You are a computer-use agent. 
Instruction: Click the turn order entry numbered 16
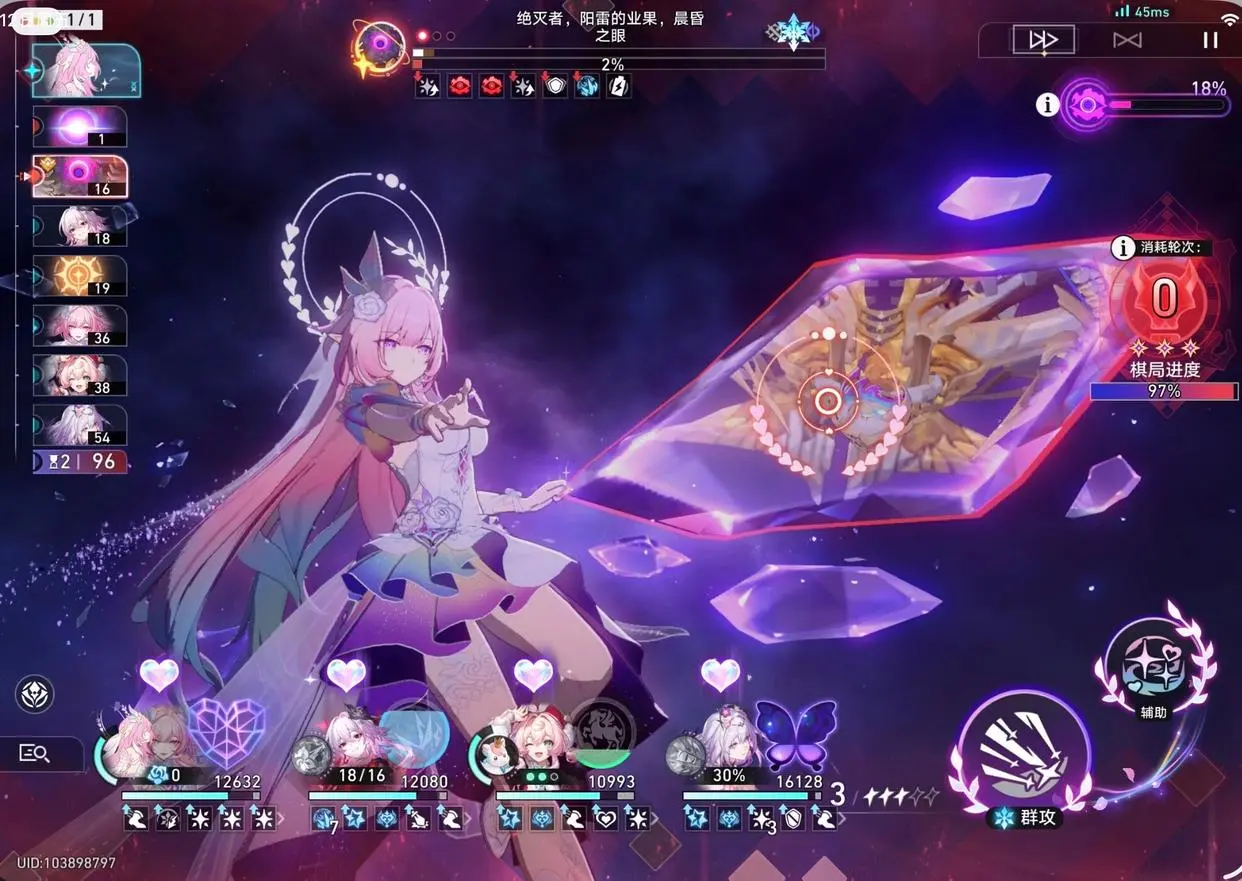click(80, 177)
